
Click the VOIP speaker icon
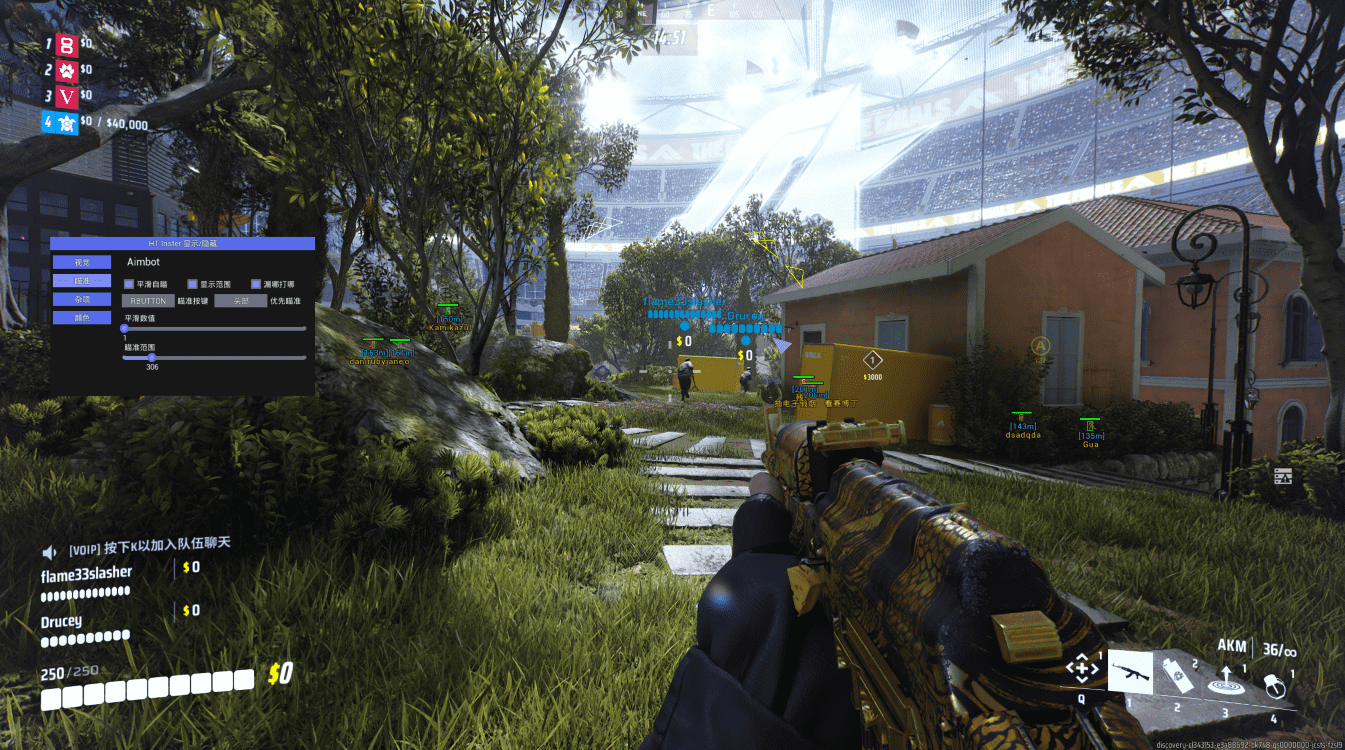[x=49, y=551]
